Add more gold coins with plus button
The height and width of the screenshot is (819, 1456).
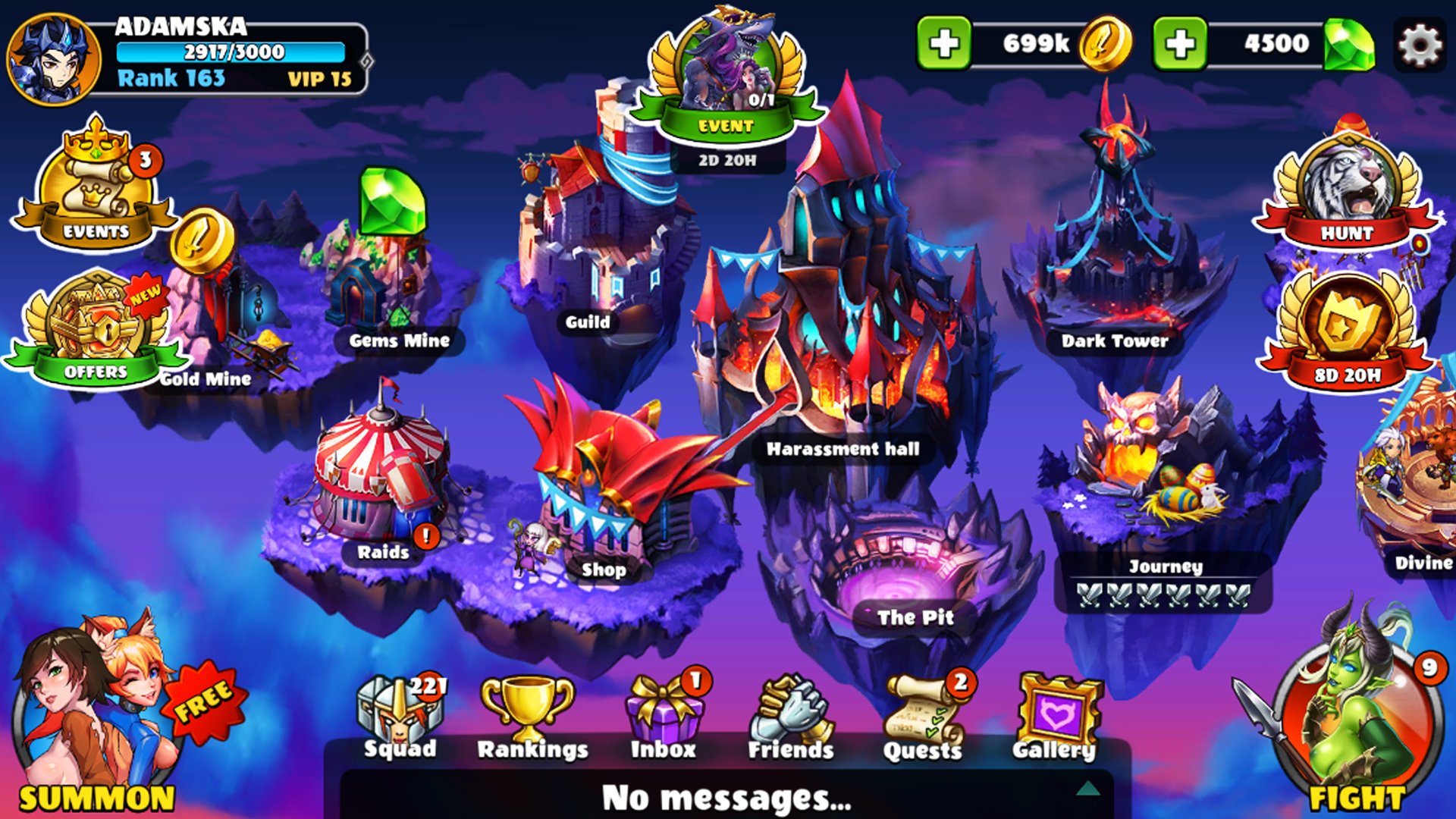pos(943,44)
